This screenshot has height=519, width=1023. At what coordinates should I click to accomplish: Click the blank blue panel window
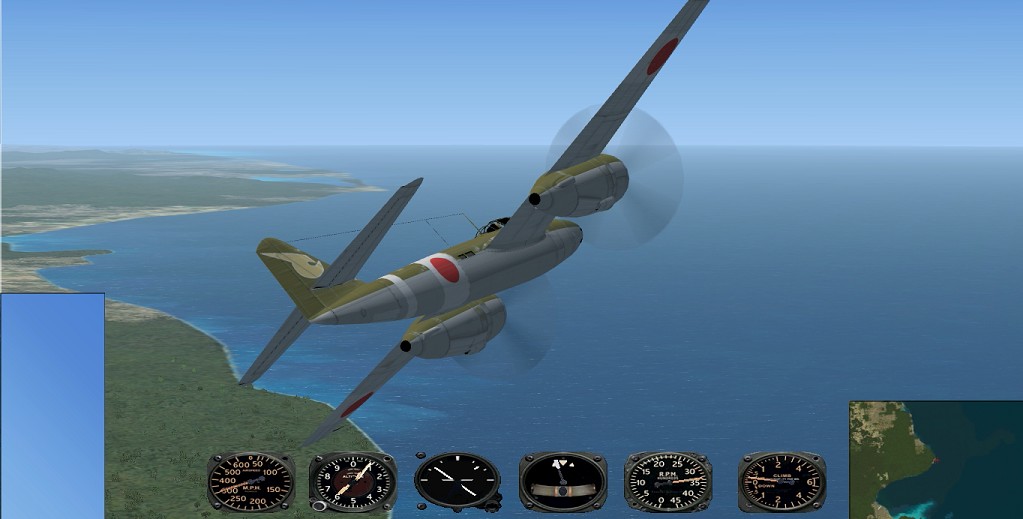tap(52, 405)
